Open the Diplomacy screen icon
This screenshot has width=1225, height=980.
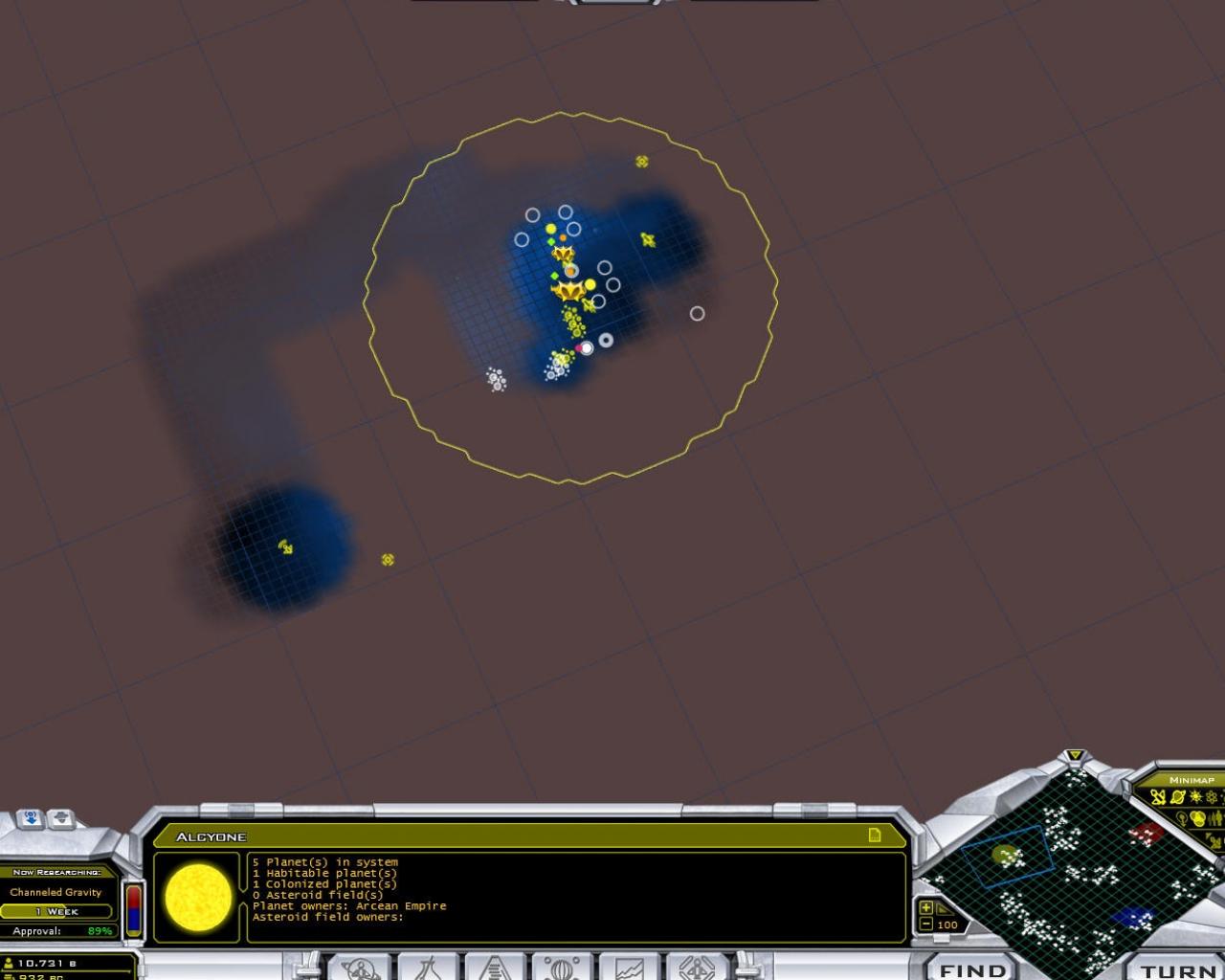696,969
